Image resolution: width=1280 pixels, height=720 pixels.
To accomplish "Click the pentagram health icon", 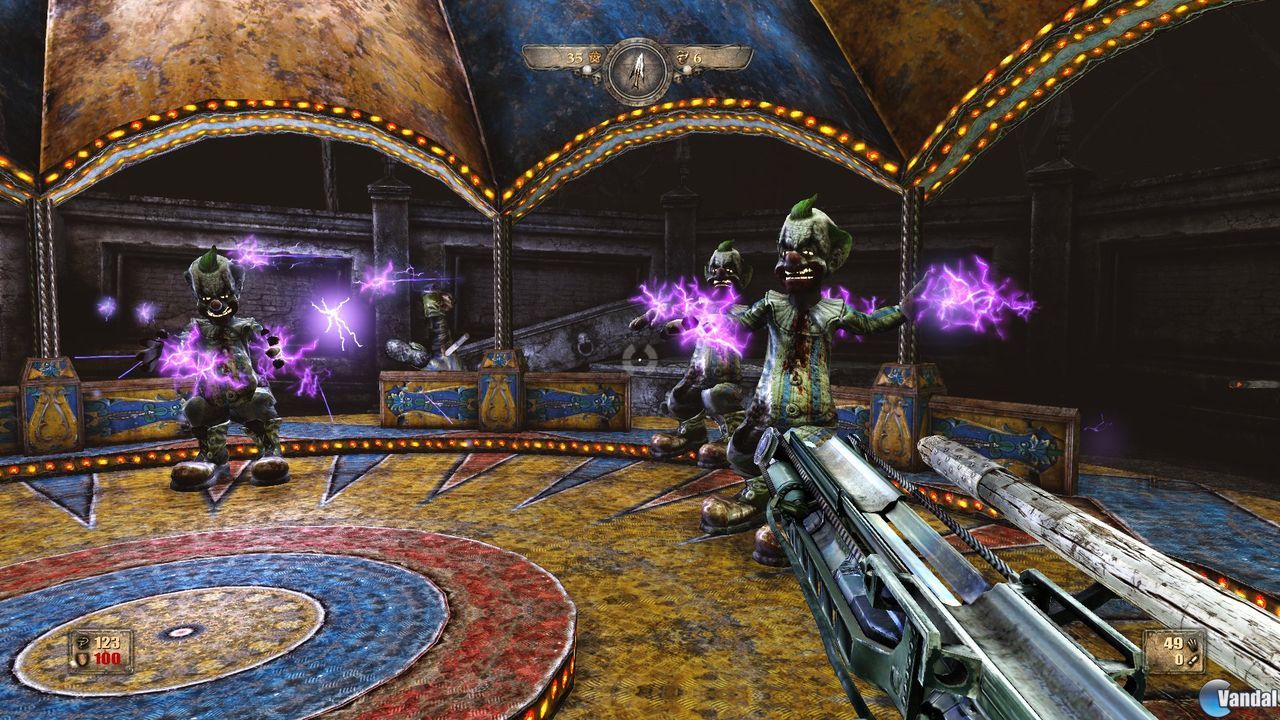I will click(x=82, y=644).
